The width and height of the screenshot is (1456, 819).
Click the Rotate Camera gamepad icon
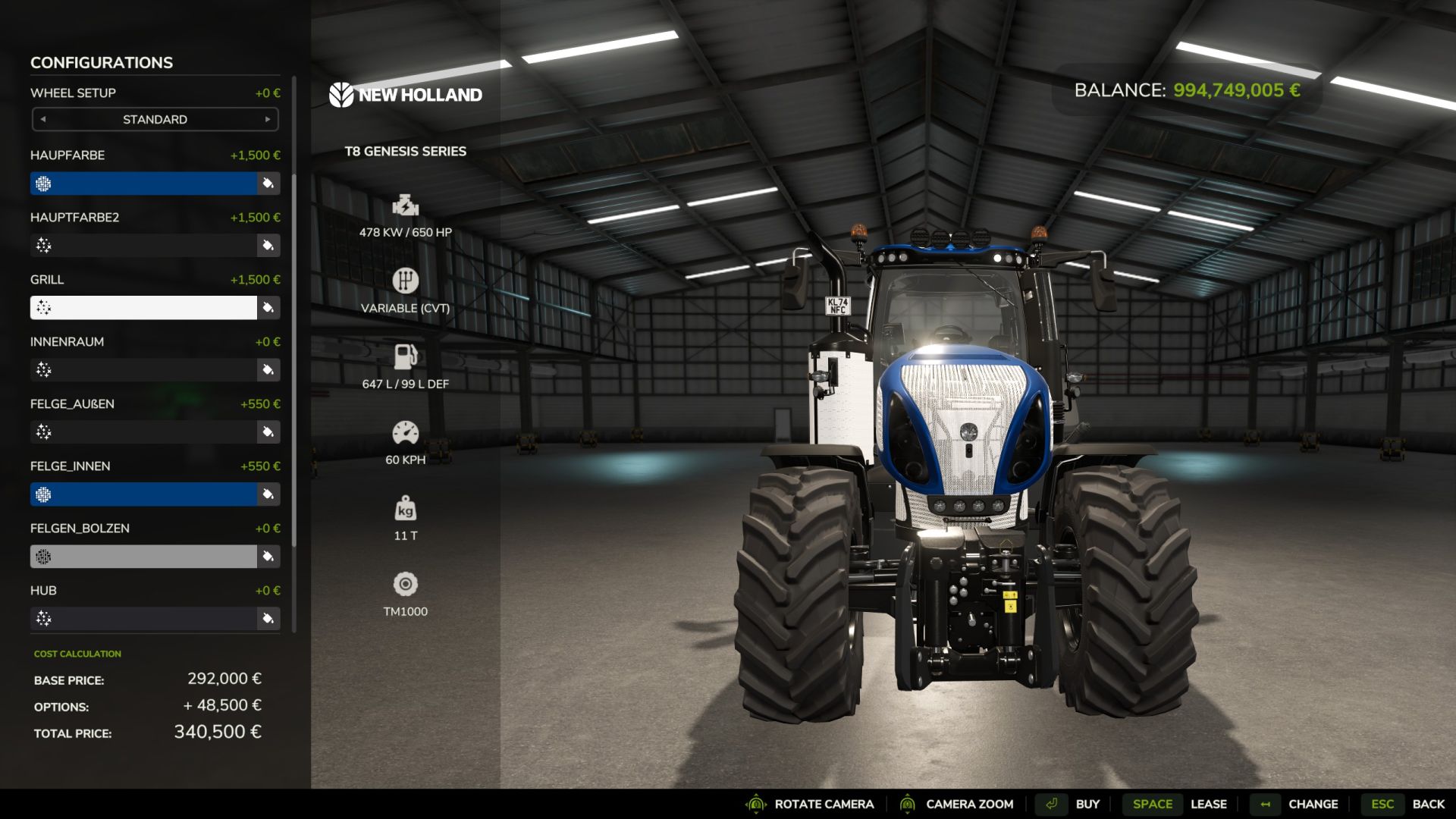tap(756, 803)
